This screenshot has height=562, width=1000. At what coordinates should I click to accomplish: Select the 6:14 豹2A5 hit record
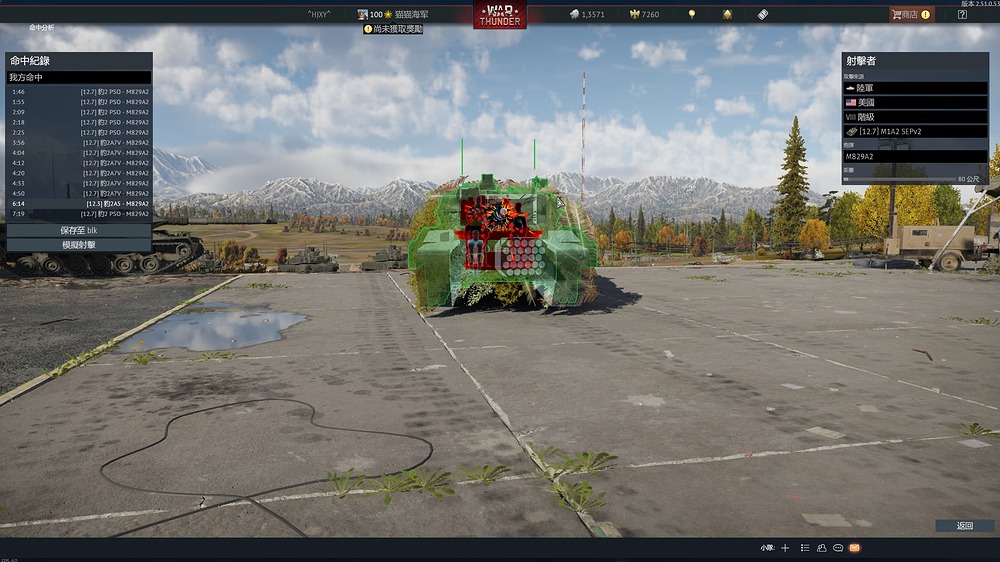80,203
